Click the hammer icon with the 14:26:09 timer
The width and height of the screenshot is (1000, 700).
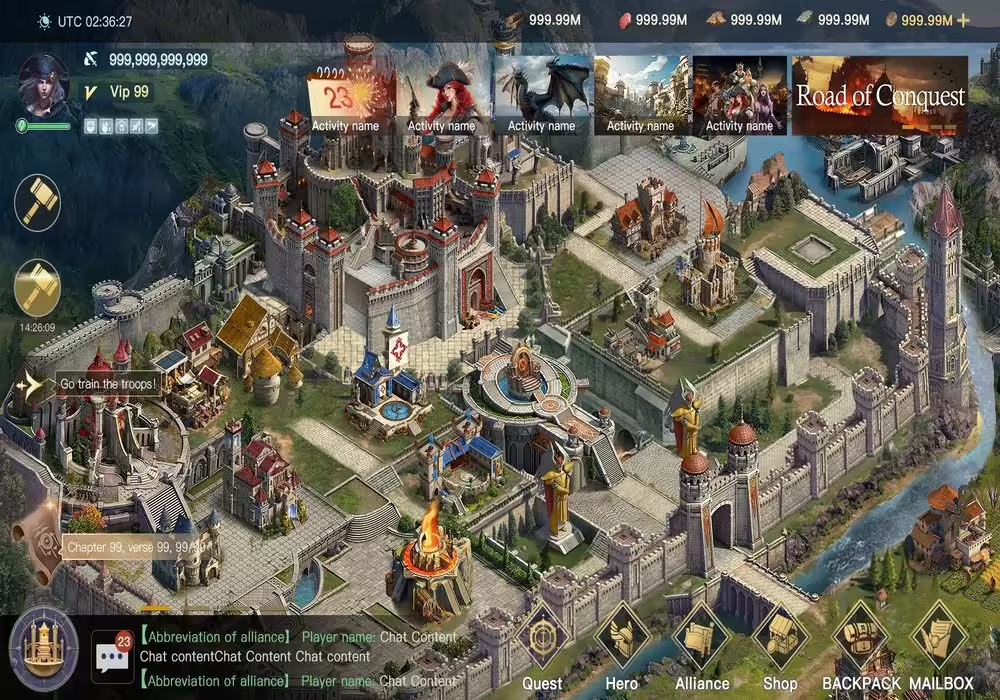point(38,288)
